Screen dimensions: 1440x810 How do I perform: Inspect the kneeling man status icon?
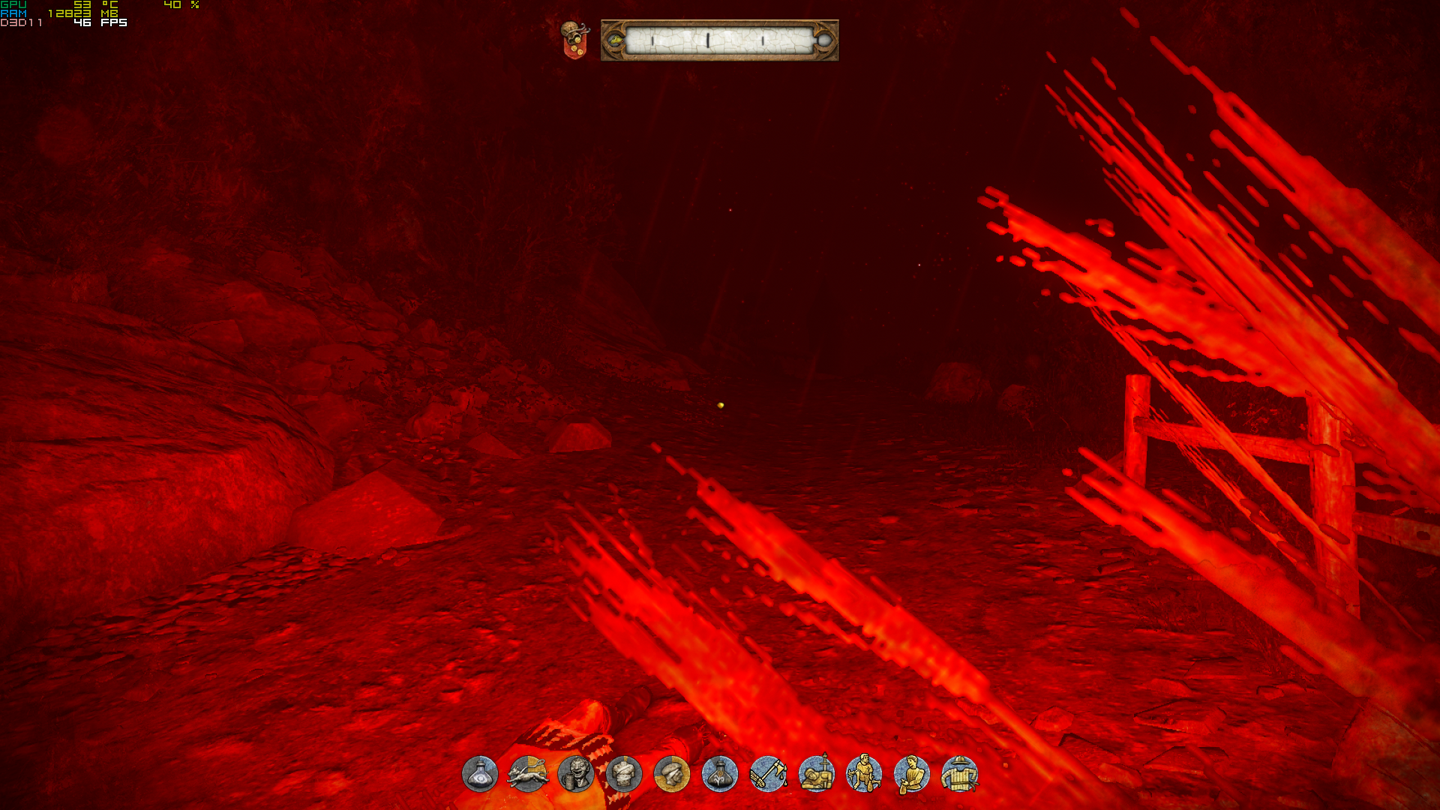(864, 773)
